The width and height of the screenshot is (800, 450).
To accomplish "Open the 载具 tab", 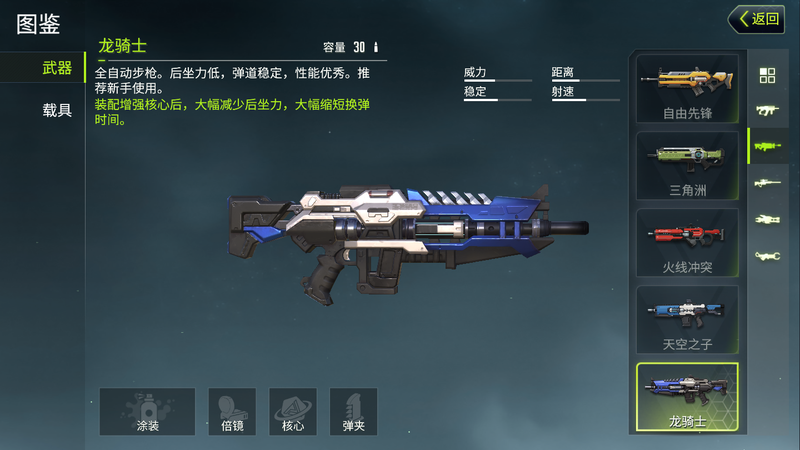I will point(56,110).
